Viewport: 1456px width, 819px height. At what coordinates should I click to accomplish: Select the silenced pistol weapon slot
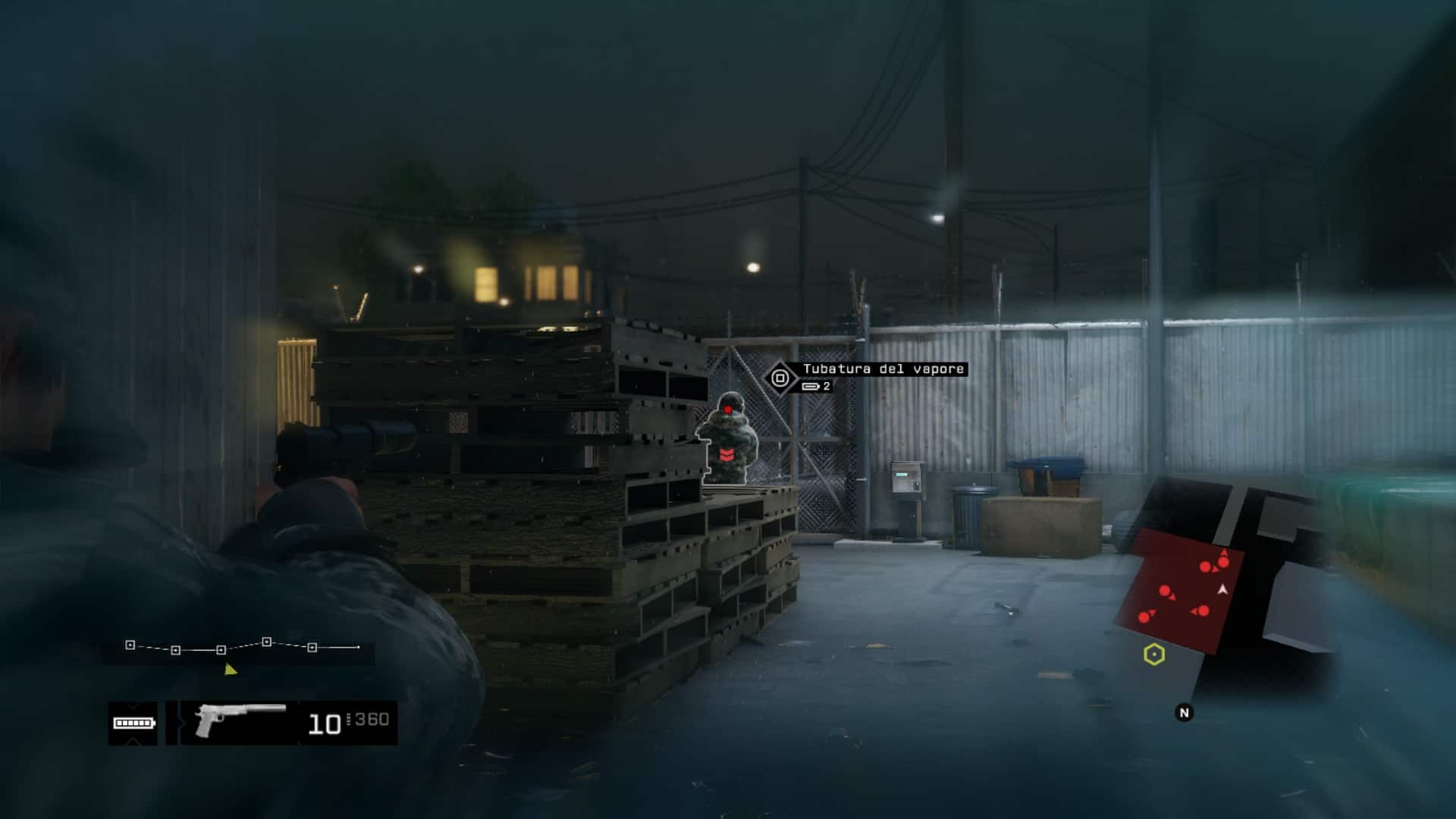point(240,721)
